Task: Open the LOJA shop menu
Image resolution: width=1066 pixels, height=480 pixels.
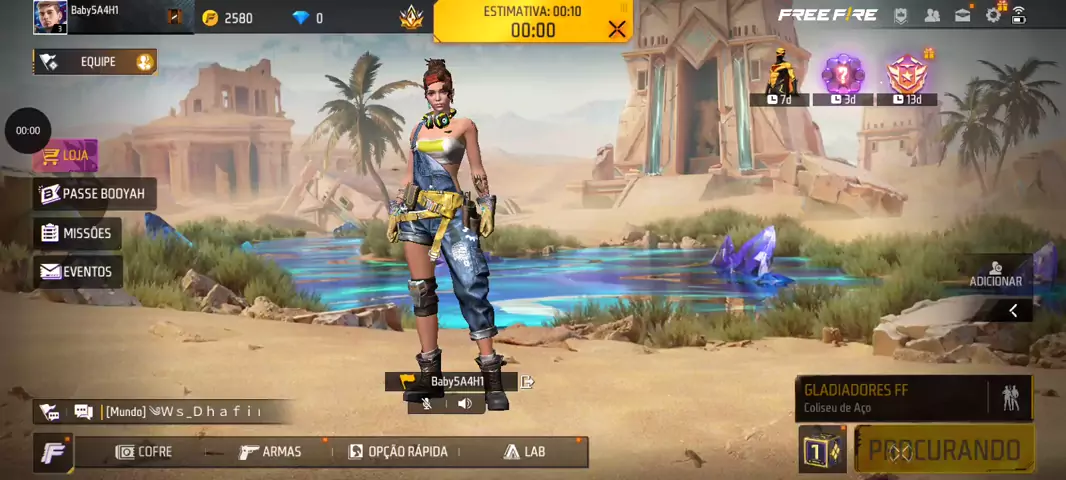Action: click(66, 156)
